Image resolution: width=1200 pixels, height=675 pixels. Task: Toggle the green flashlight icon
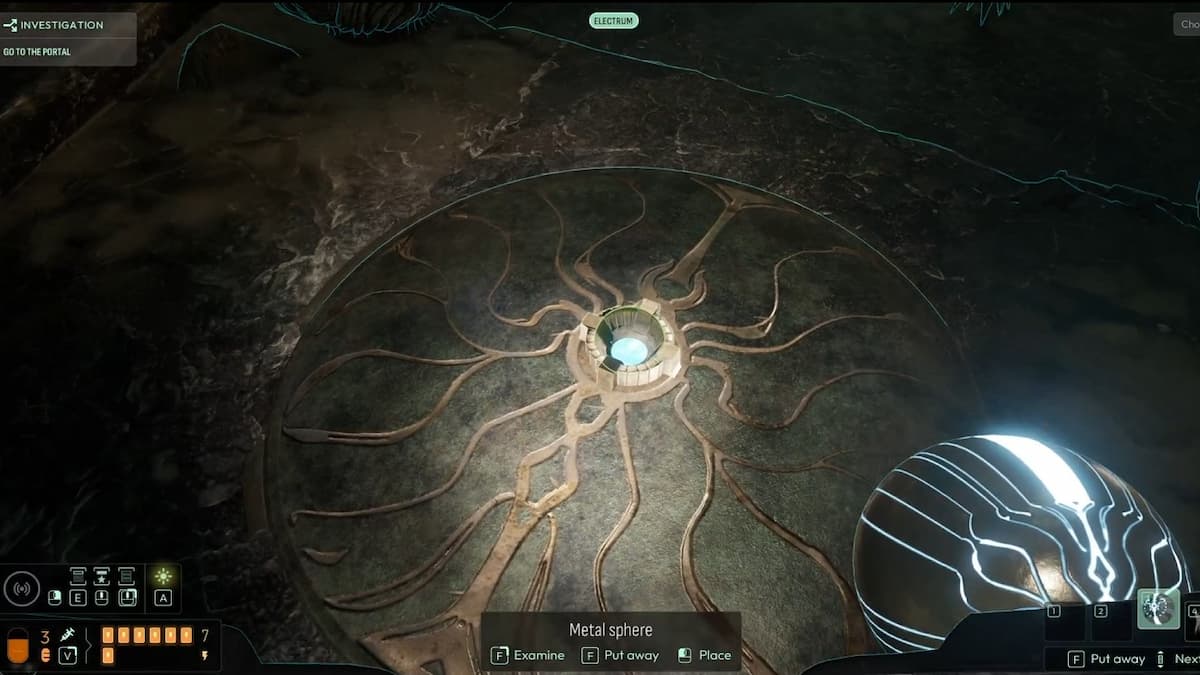point(163,576)
